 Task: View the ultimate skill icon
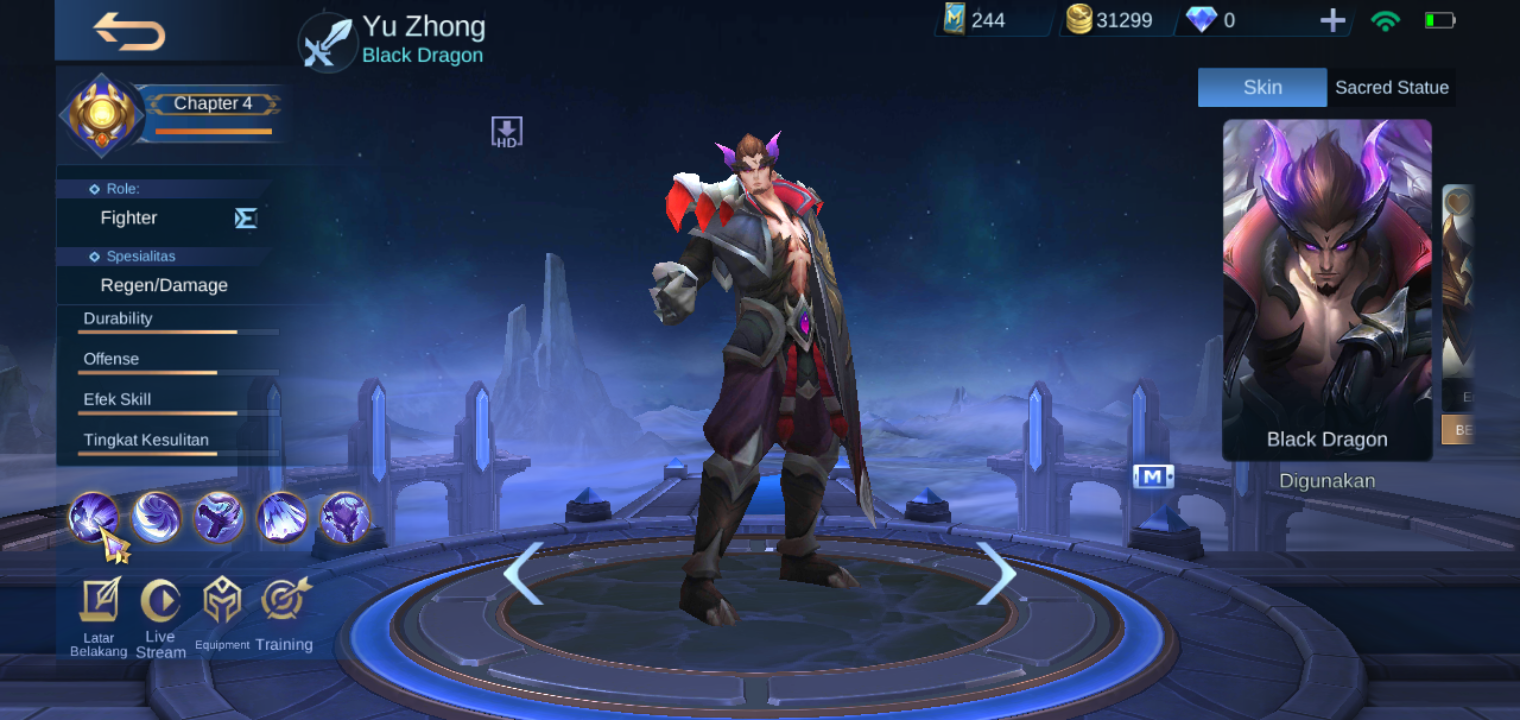[x=345, y=516]
